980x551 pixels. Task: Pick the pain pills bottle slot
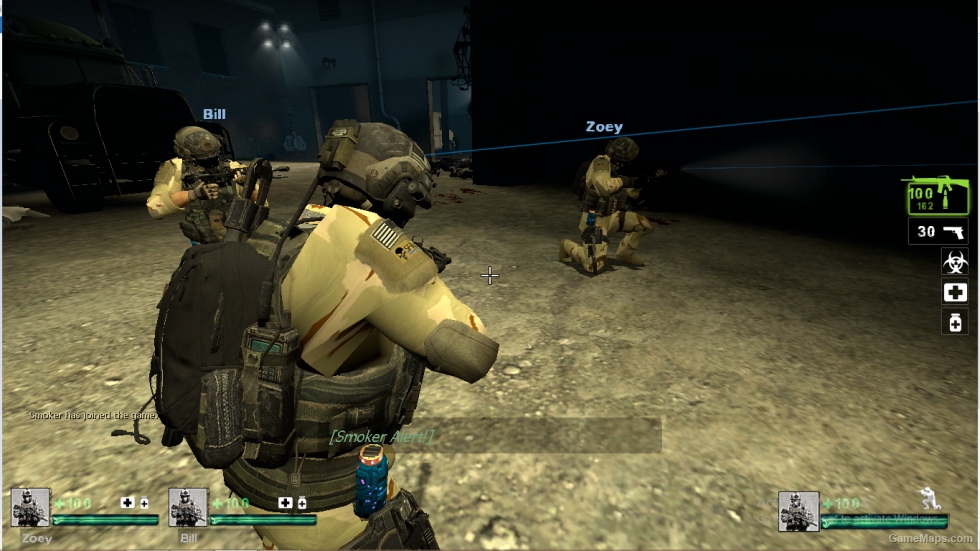(x=954, y=321)
